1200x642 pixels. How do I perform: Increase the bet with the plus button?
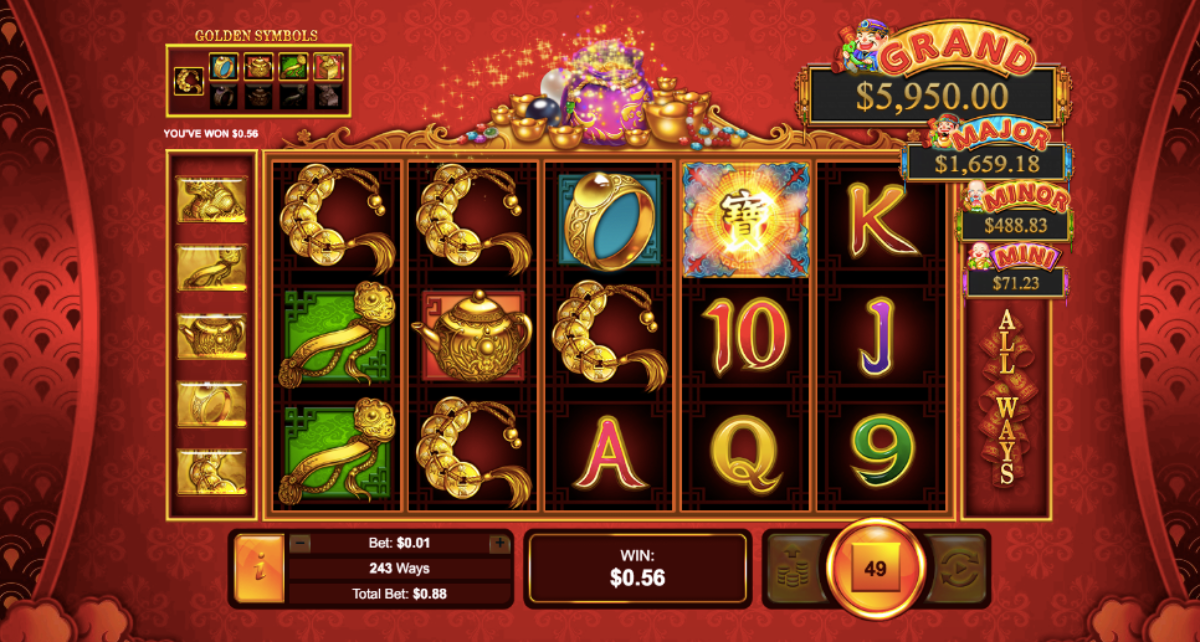(x=499, y=544)
